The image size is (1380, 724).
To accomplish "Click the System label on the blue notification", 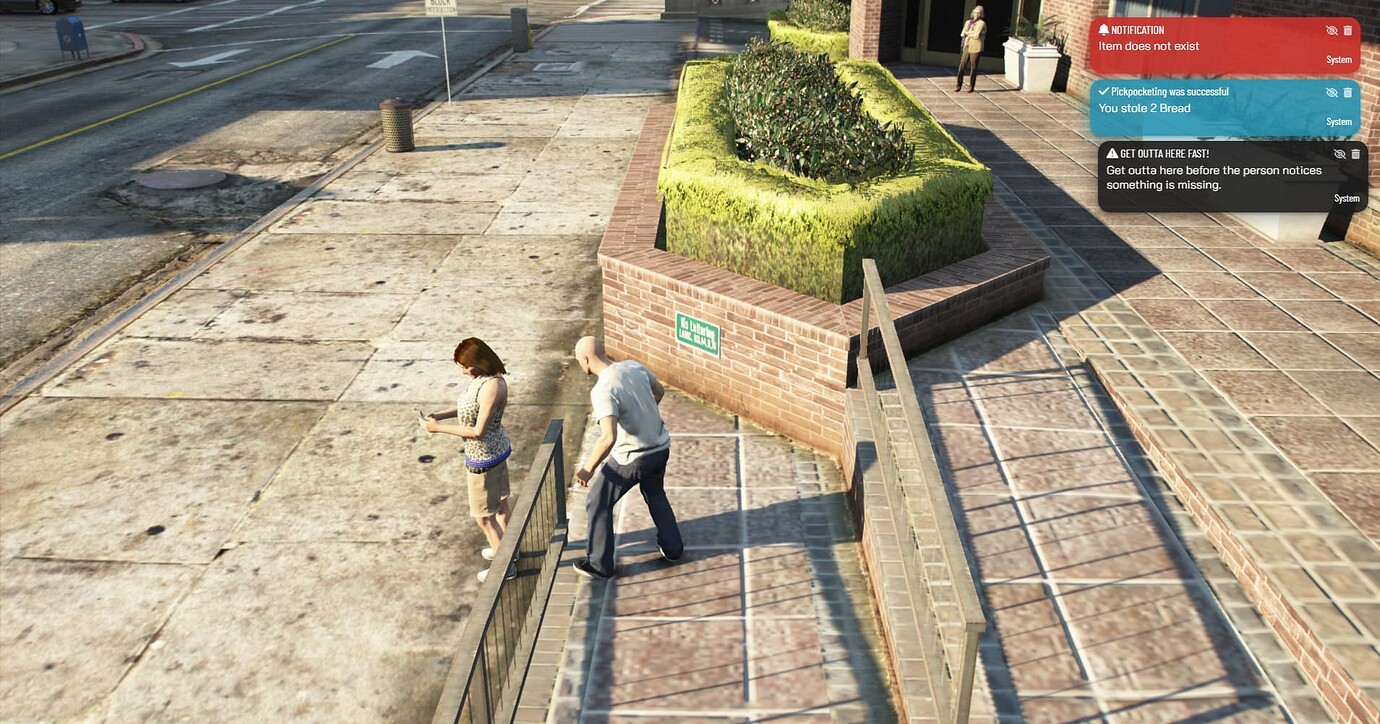I will (1339, 121).
